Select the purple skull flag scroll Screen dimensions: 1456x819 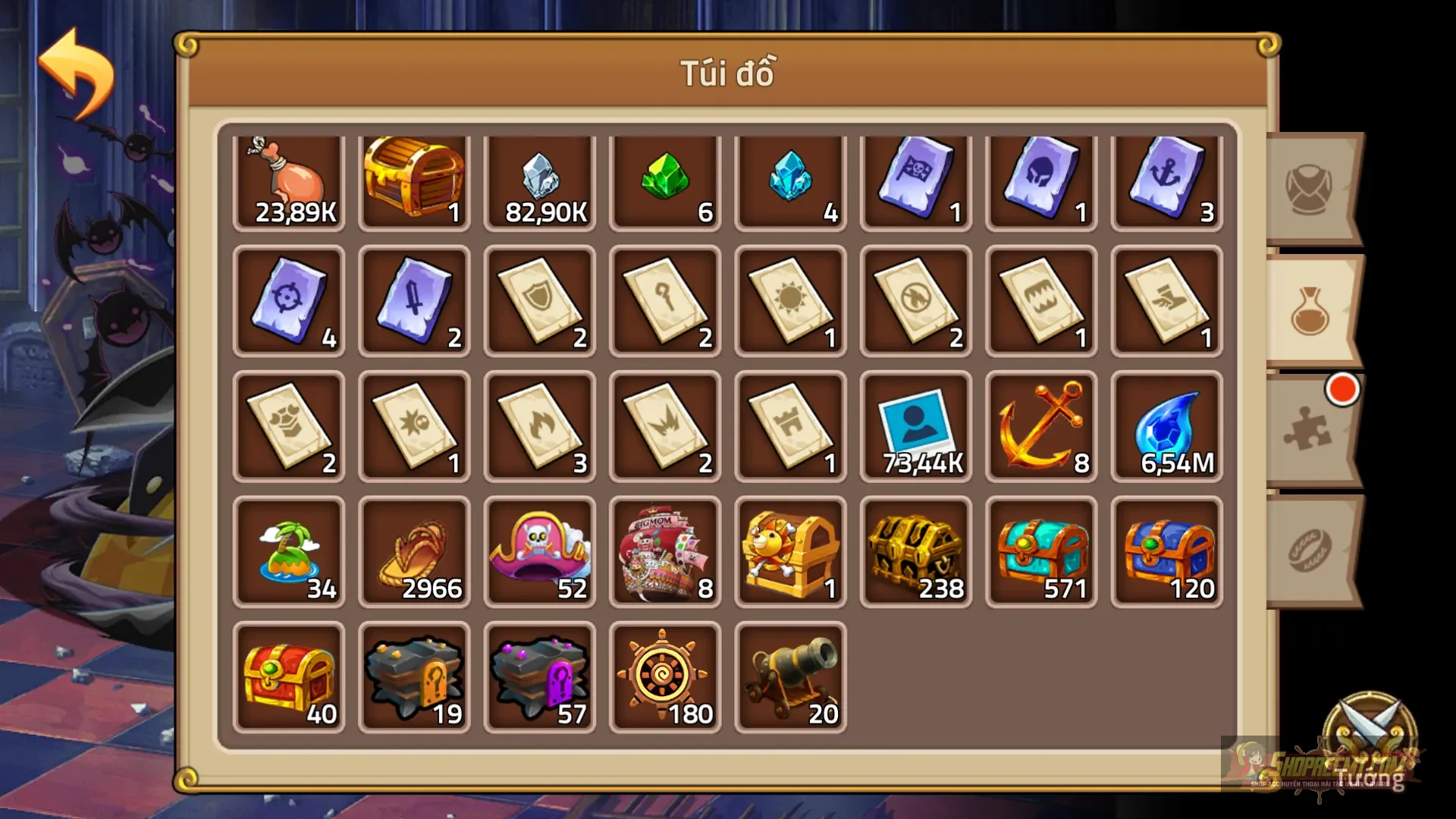[x=915, y=178]
